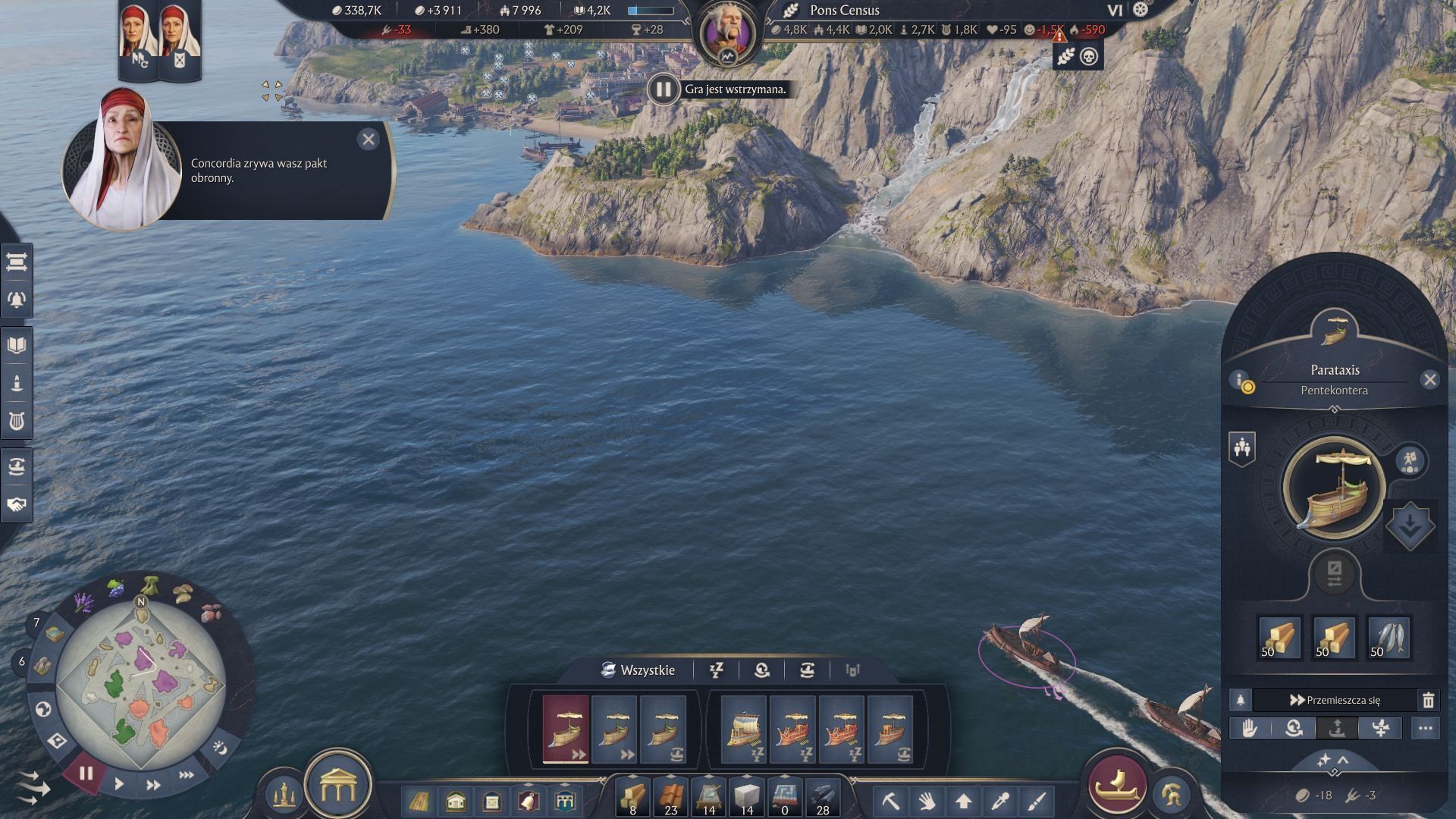Set game speed to double fast-forward
The image size is (1456, 819).
point(152,785)
